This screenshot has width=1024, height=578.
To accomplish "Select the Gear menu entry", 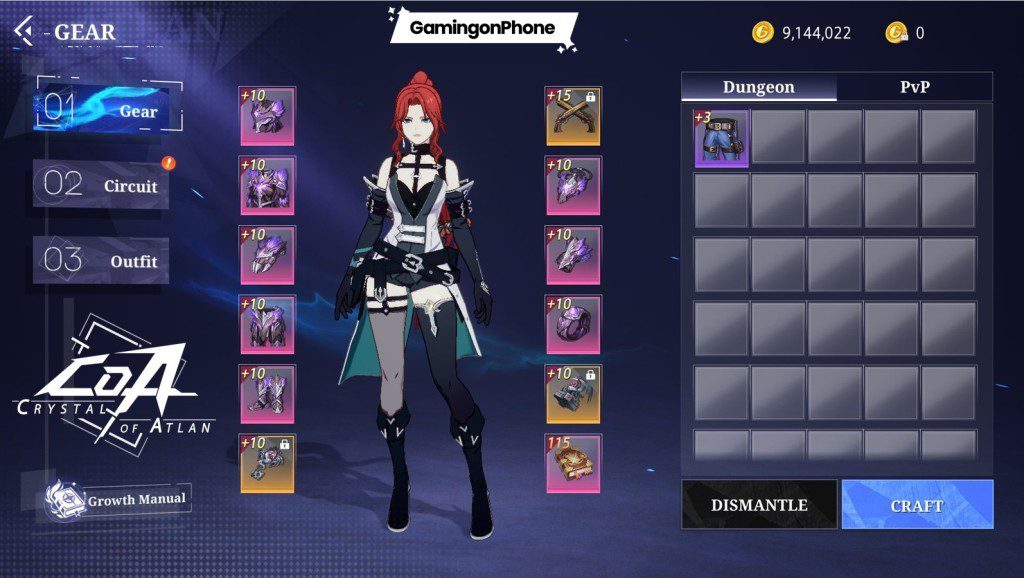I will pyautogui.click(x=108, y=111).
